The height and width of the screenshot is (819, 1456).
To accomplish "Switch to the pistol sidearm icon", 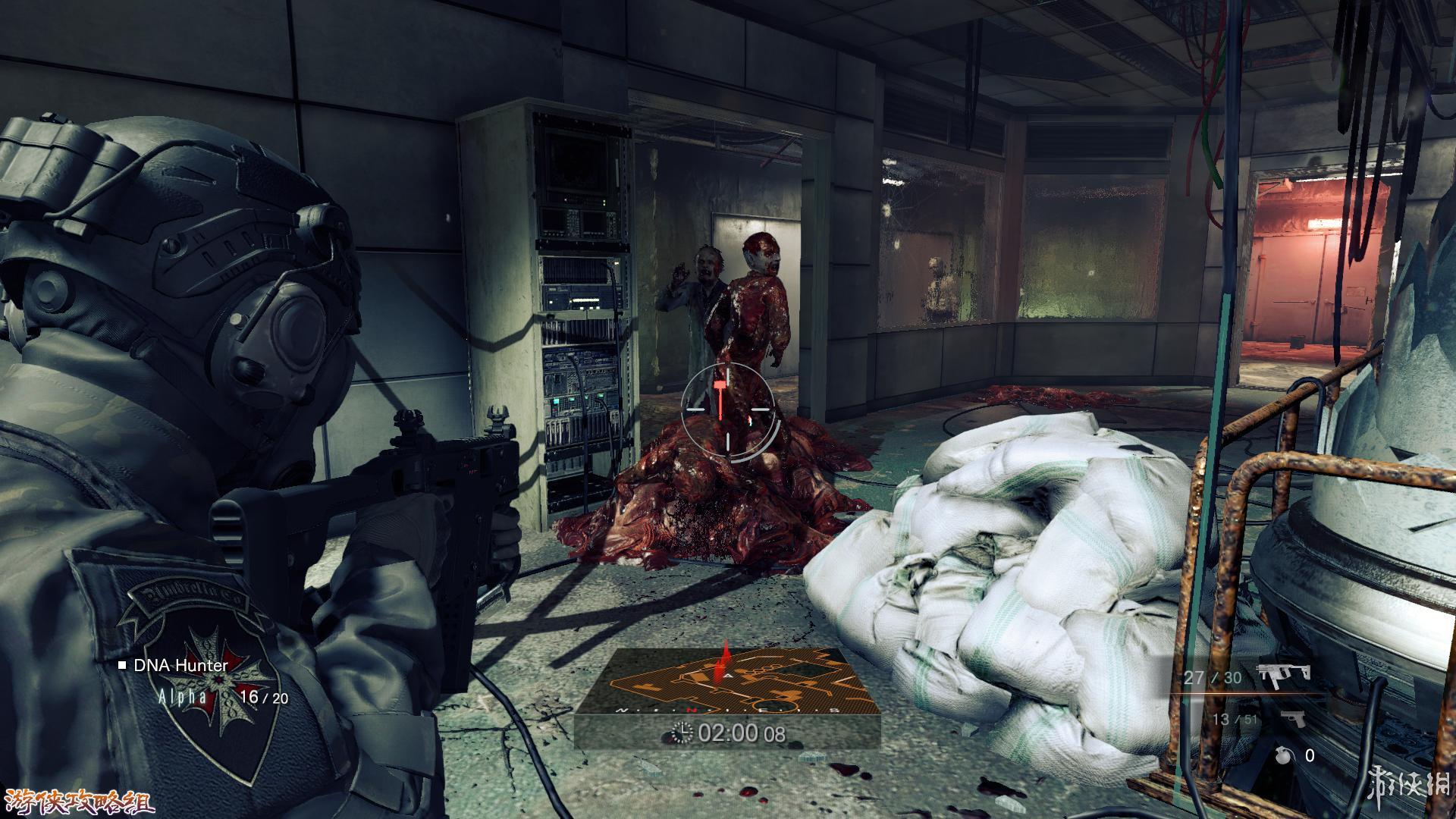I will pyautogui.click(x=1291, y=718).
